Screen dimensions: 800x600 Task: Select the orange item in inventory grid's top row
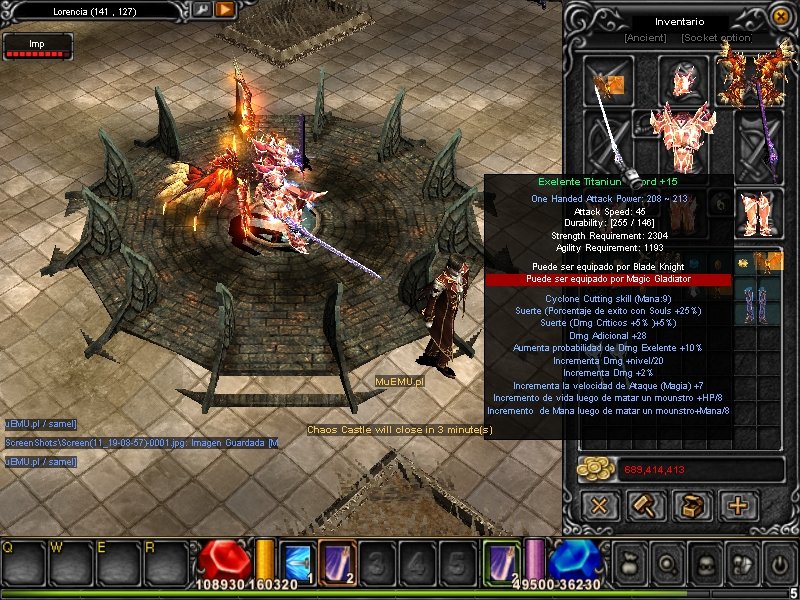coord(768,263)
